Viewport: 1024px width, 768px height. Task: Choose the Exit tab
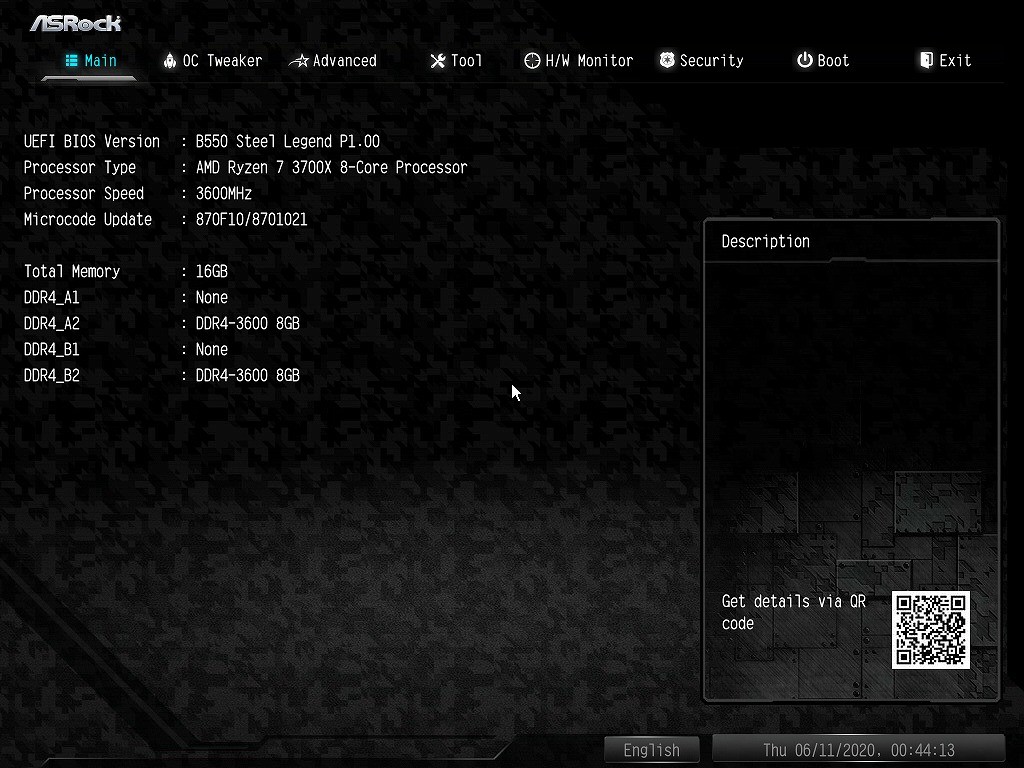tap(945, 61)
